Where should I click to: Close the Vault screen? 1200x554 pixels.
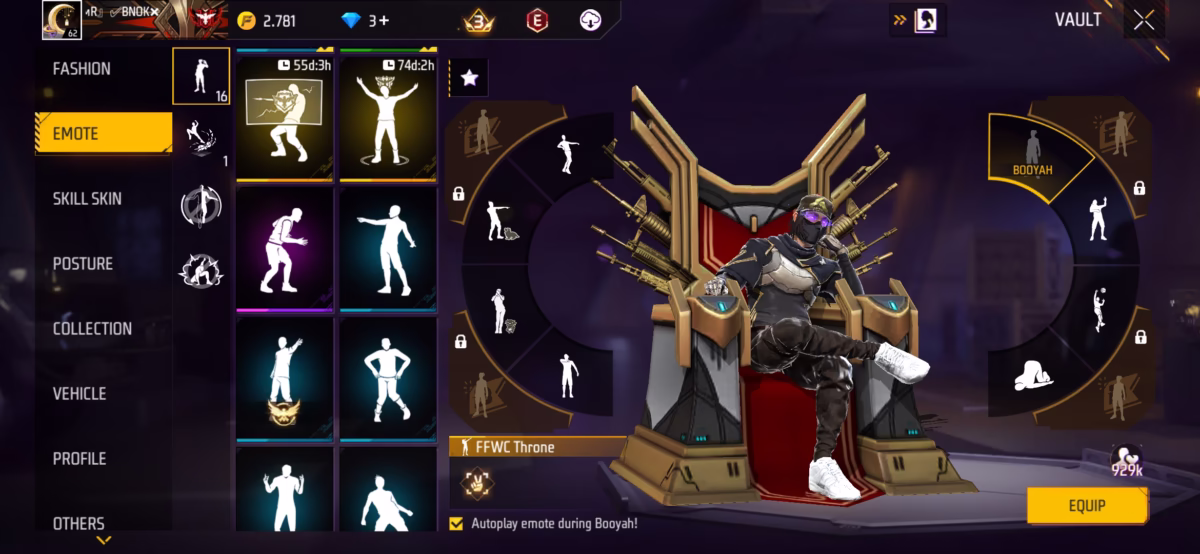[1144, 21]
